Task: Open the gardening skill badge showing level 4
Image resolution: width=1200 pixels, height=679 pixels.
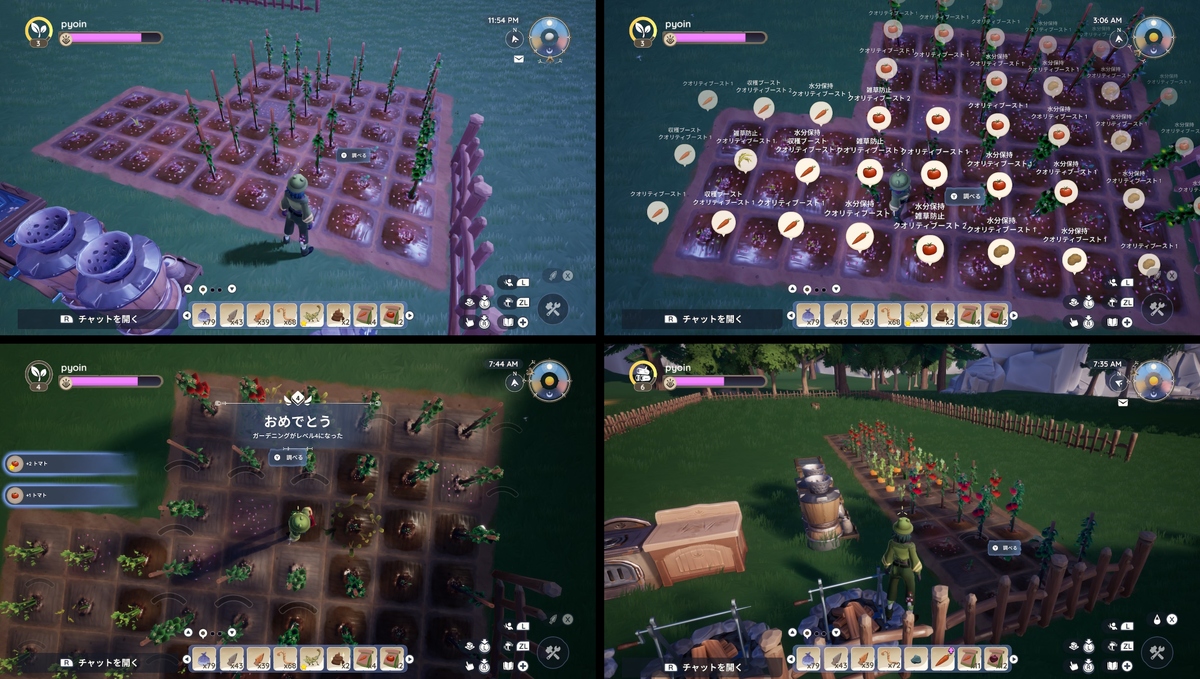Action: [x=39, y=371]
